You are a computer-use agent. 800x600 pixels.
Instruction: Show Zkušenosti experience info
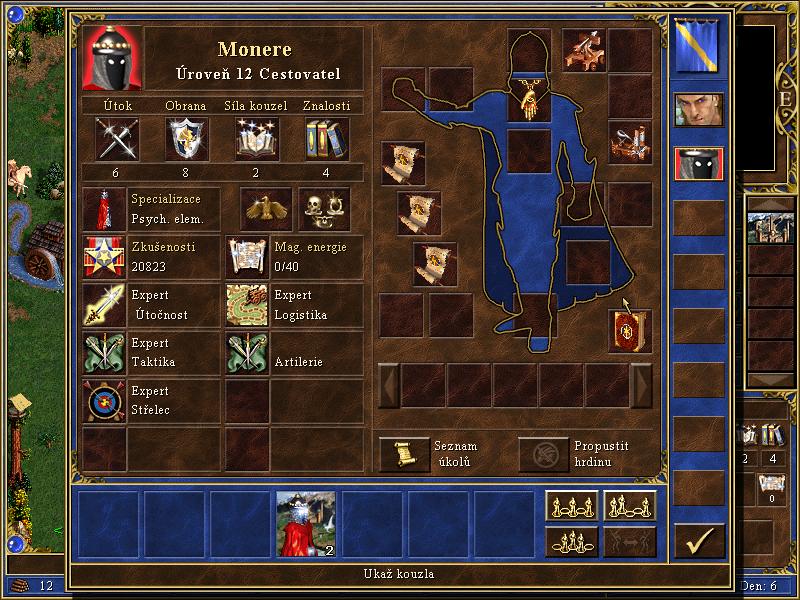coord(104,257)
